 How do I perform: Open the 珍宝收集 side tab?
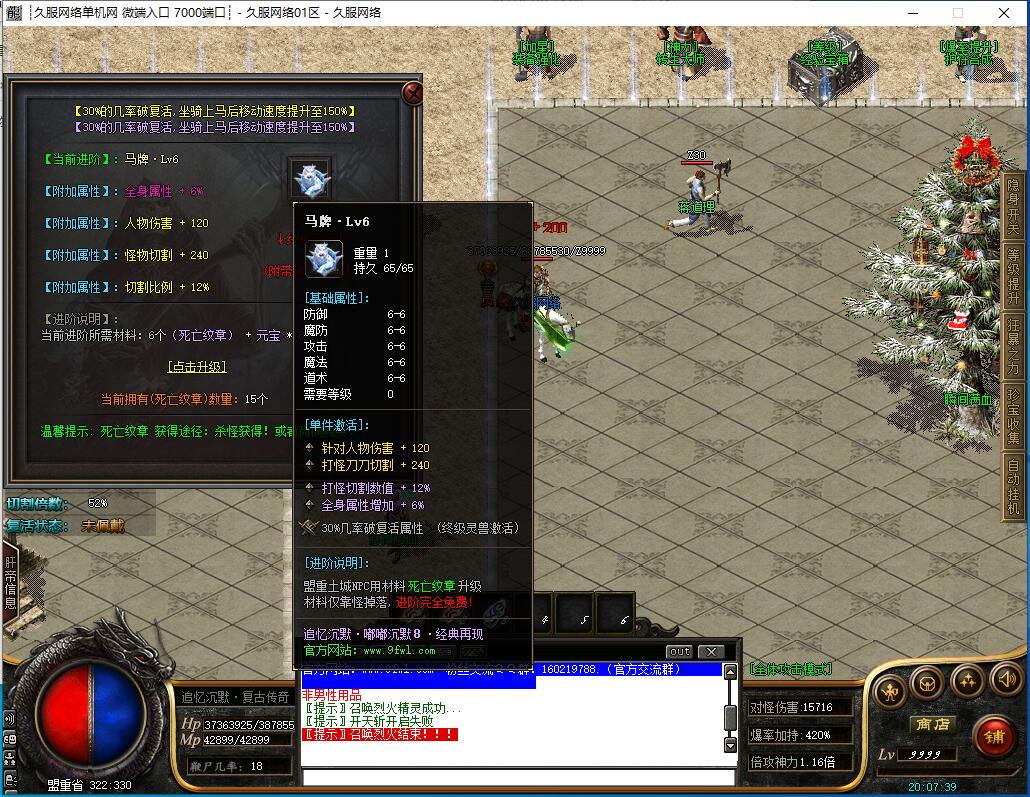click(1013, 415)
